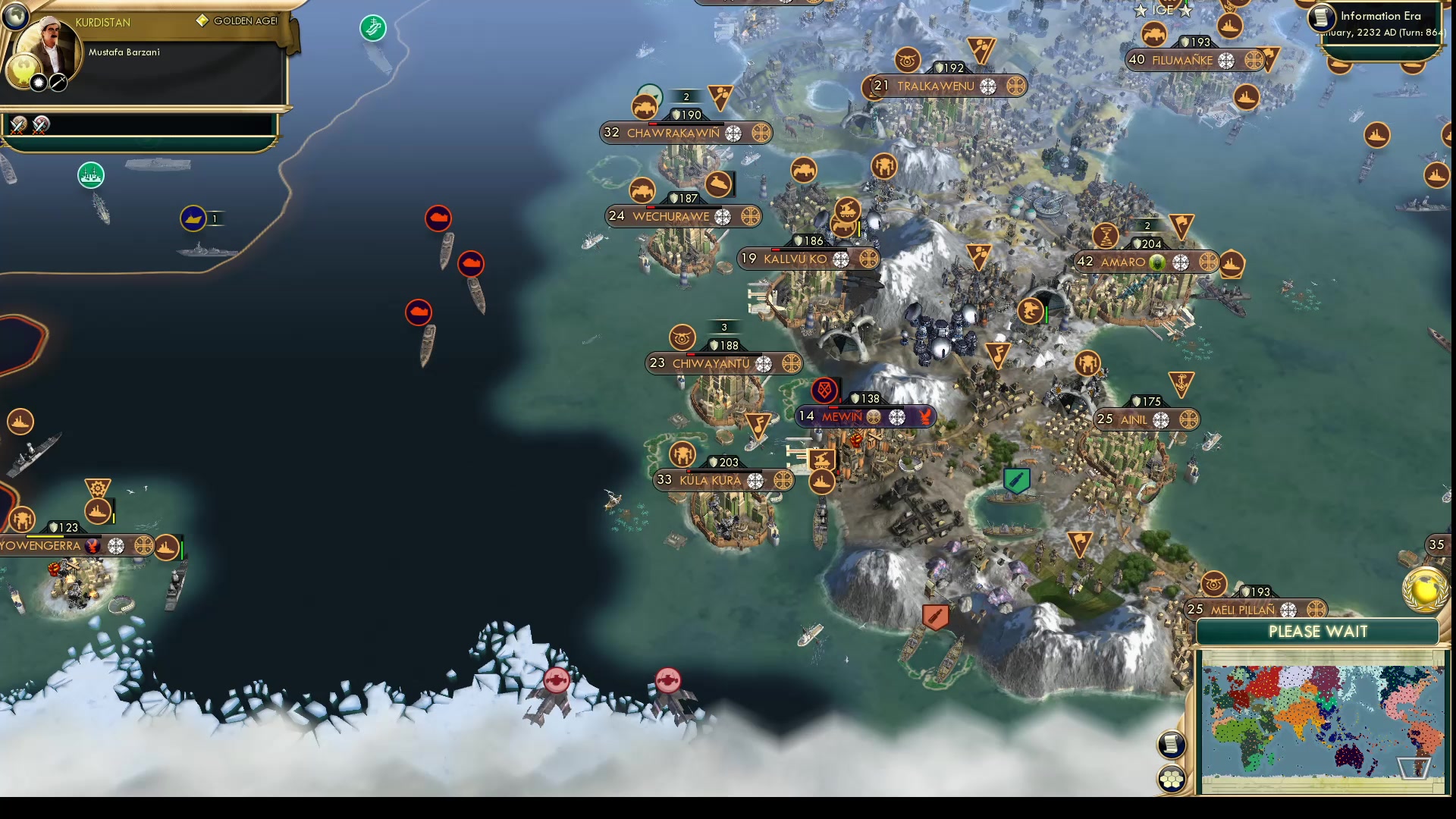
Task: Click the Golden Age diamond icon
Action: [x=201, y=21]
